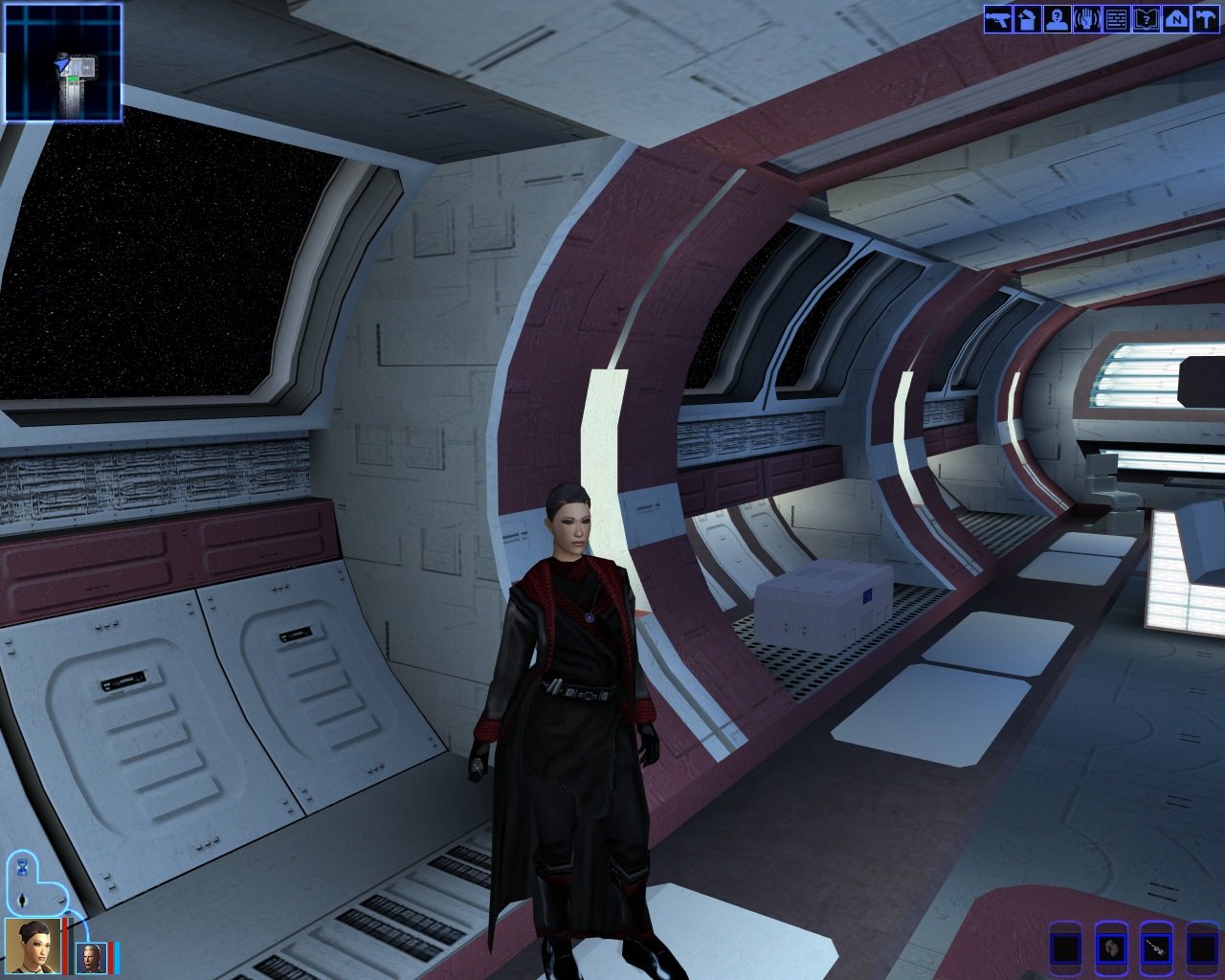Open the Abilities hand icon
Viewport: 1225px width, 980px height.
(x=1086, y=19)
